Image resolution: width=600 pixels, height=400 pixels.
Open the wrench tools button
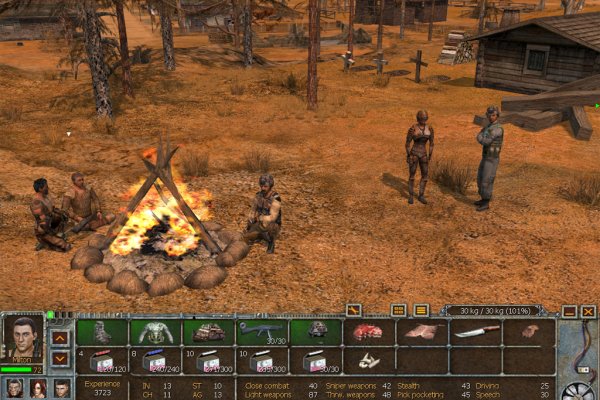pyautogui.click(x=353, y=310)
